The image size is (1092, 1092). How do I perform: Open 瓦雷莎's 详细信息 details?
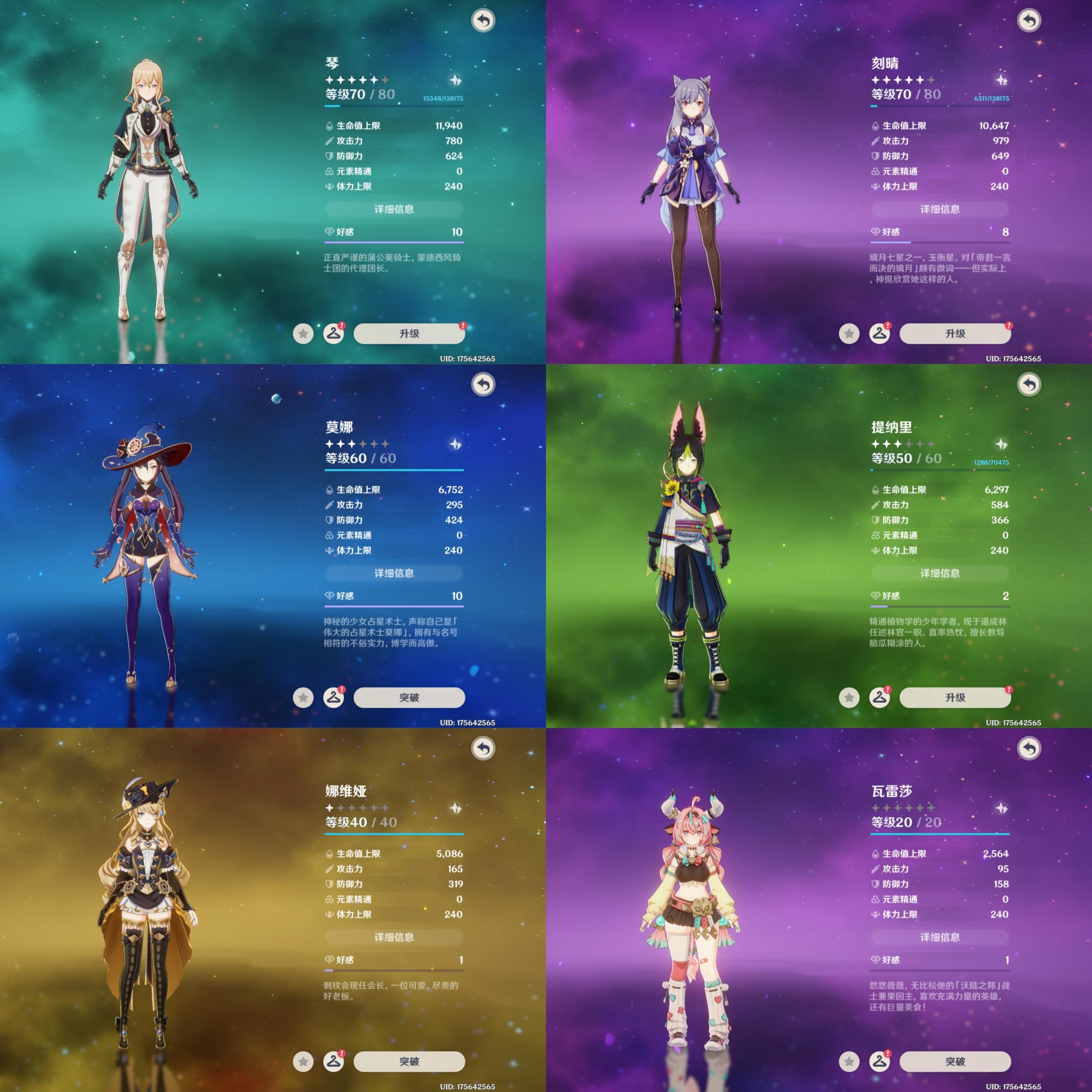click(x=940, y=937)
